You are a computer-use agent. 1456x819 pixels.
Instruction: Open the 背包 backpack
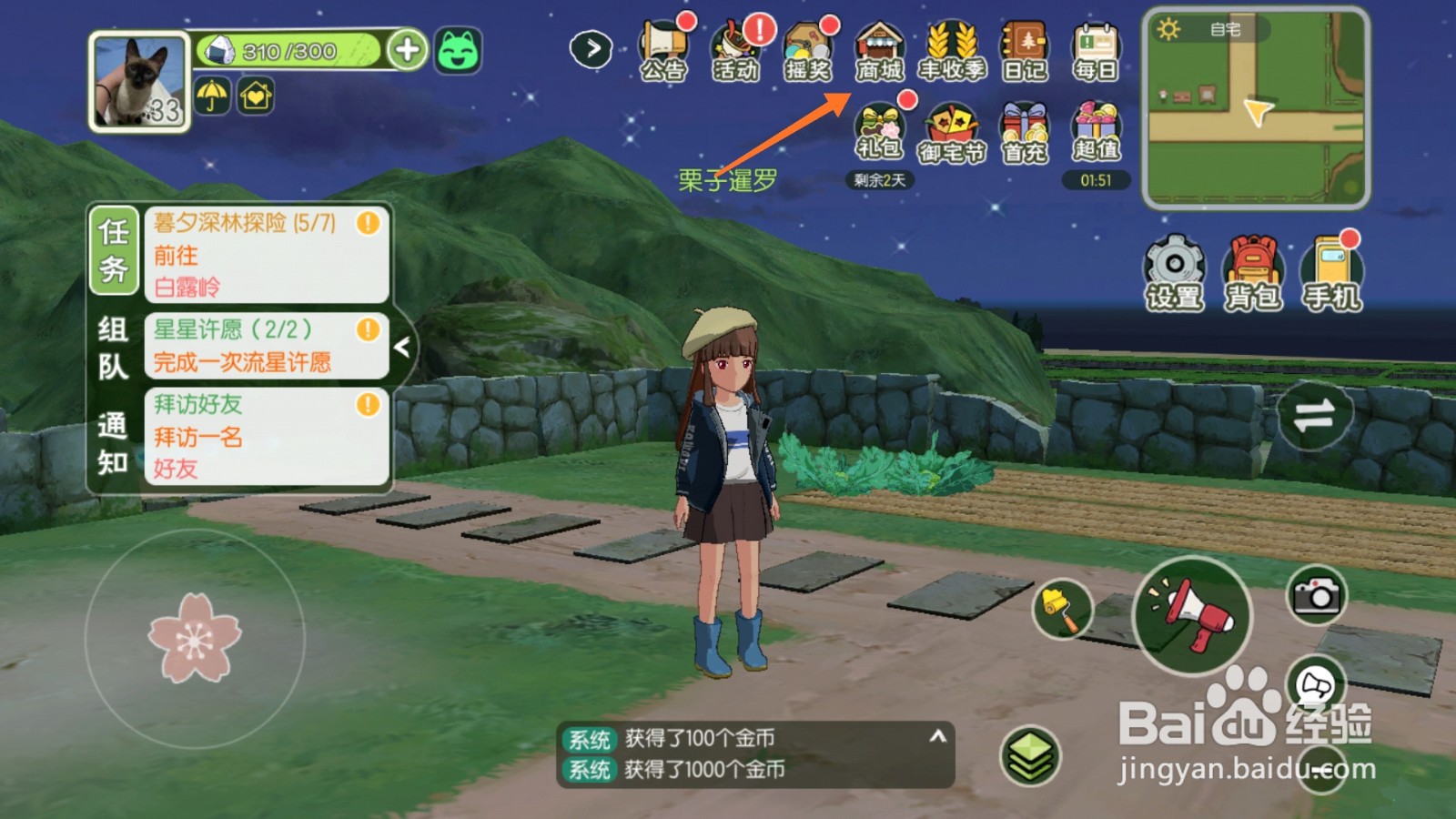coord(1253,273)
